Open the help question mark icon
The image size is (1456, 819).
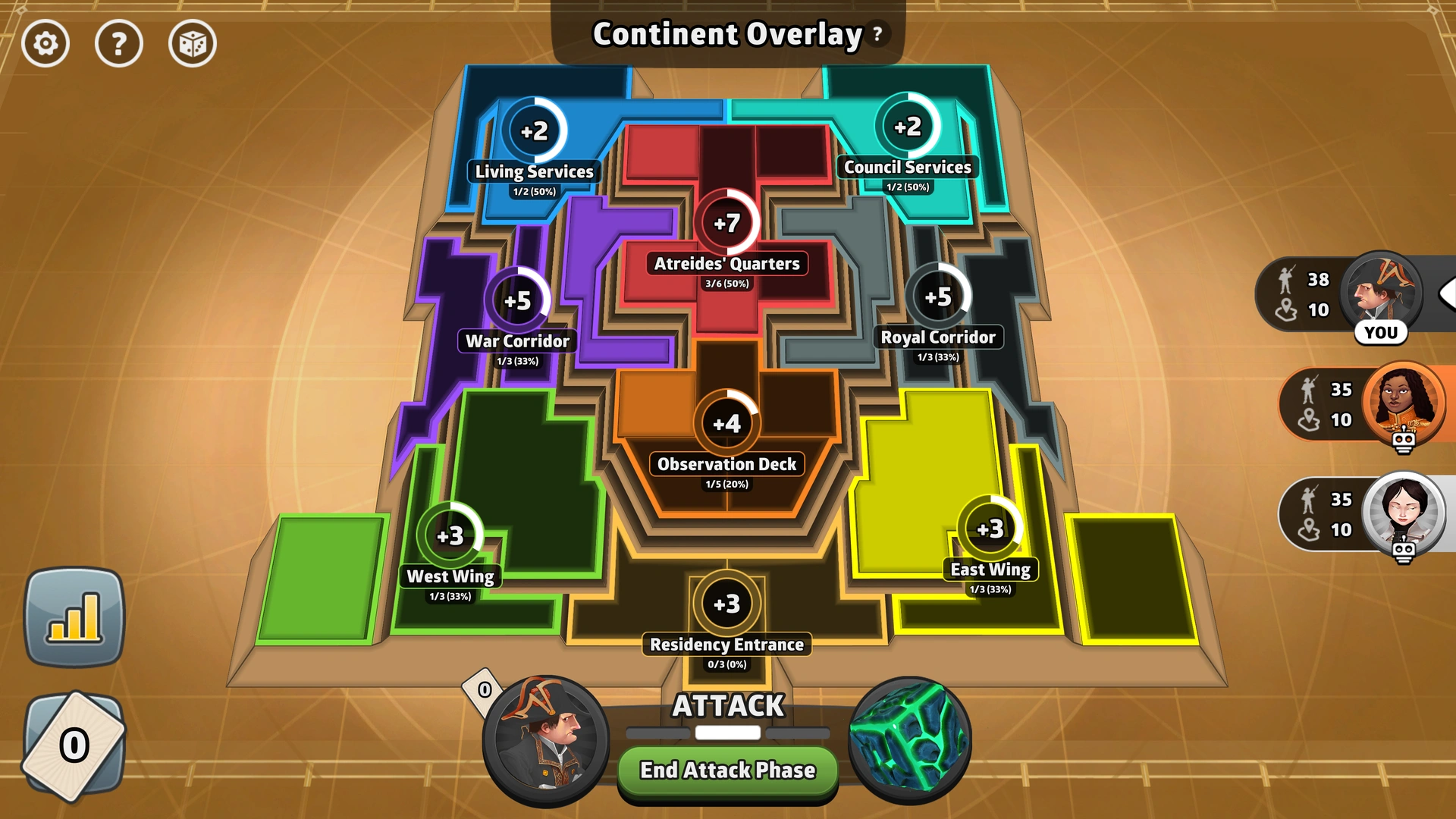[119, 44]
